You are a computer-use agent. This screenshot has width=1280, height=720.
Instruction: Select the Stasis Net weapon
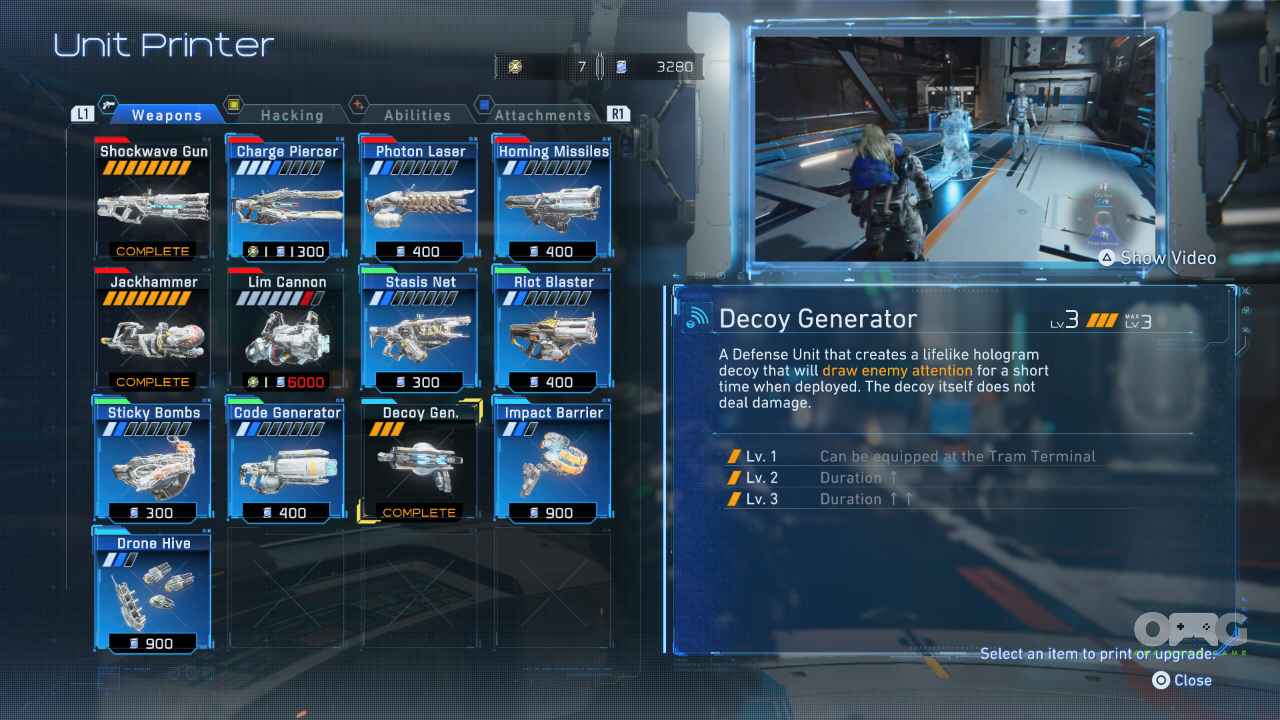point(419,331)
